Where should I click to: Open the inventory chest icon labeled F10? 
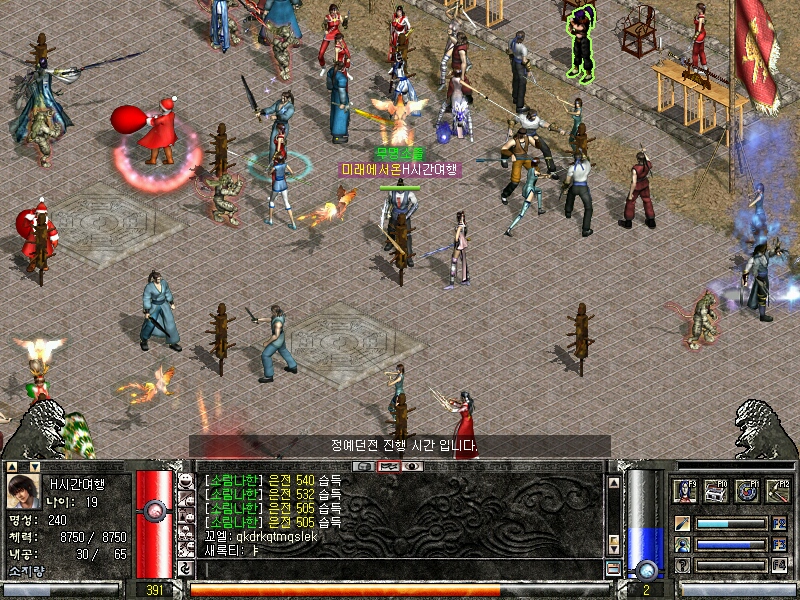point(716,491)
